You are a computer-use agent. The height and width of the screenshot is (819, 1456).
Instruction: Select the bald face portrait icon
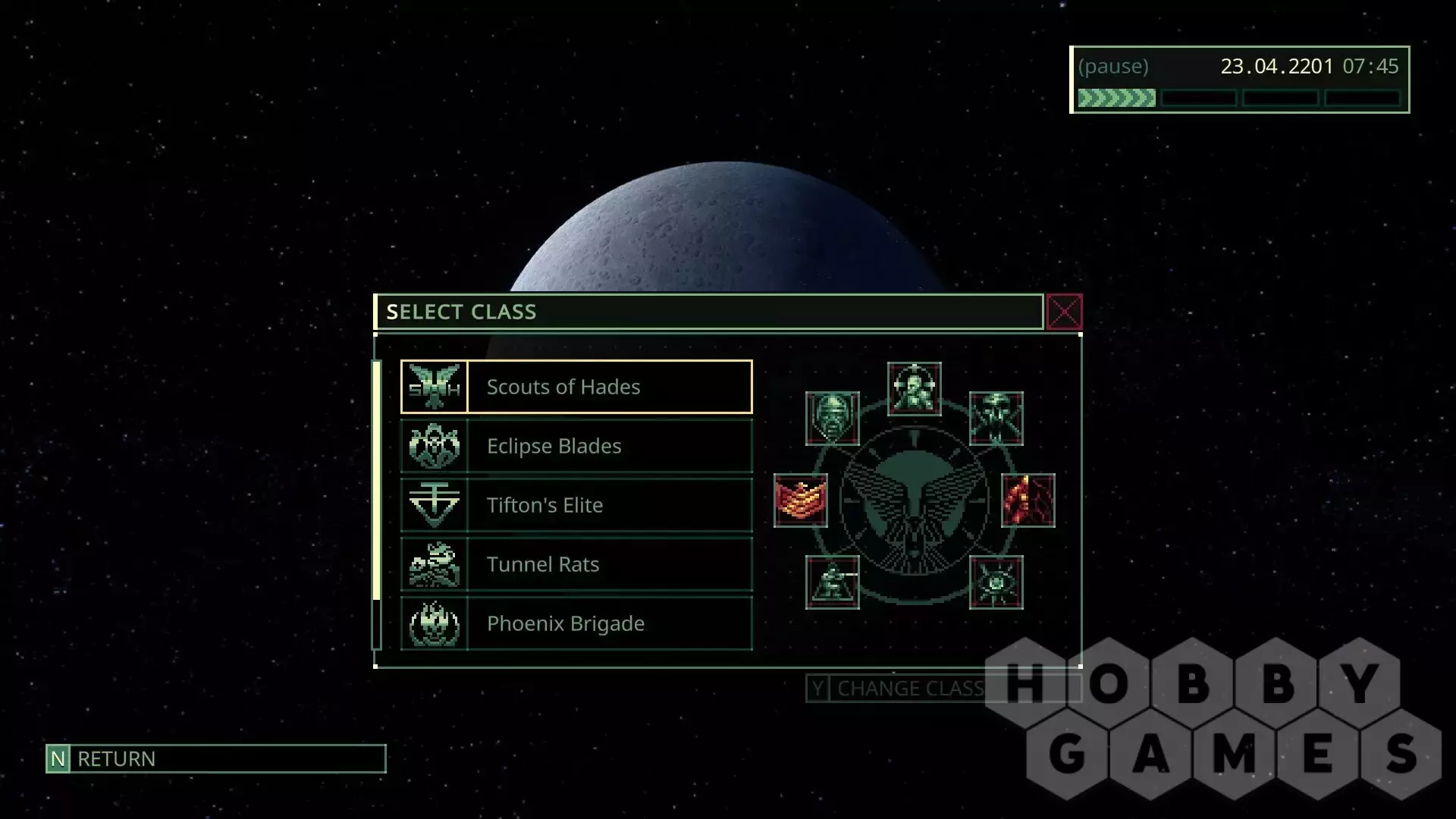(x=833, y=419)
